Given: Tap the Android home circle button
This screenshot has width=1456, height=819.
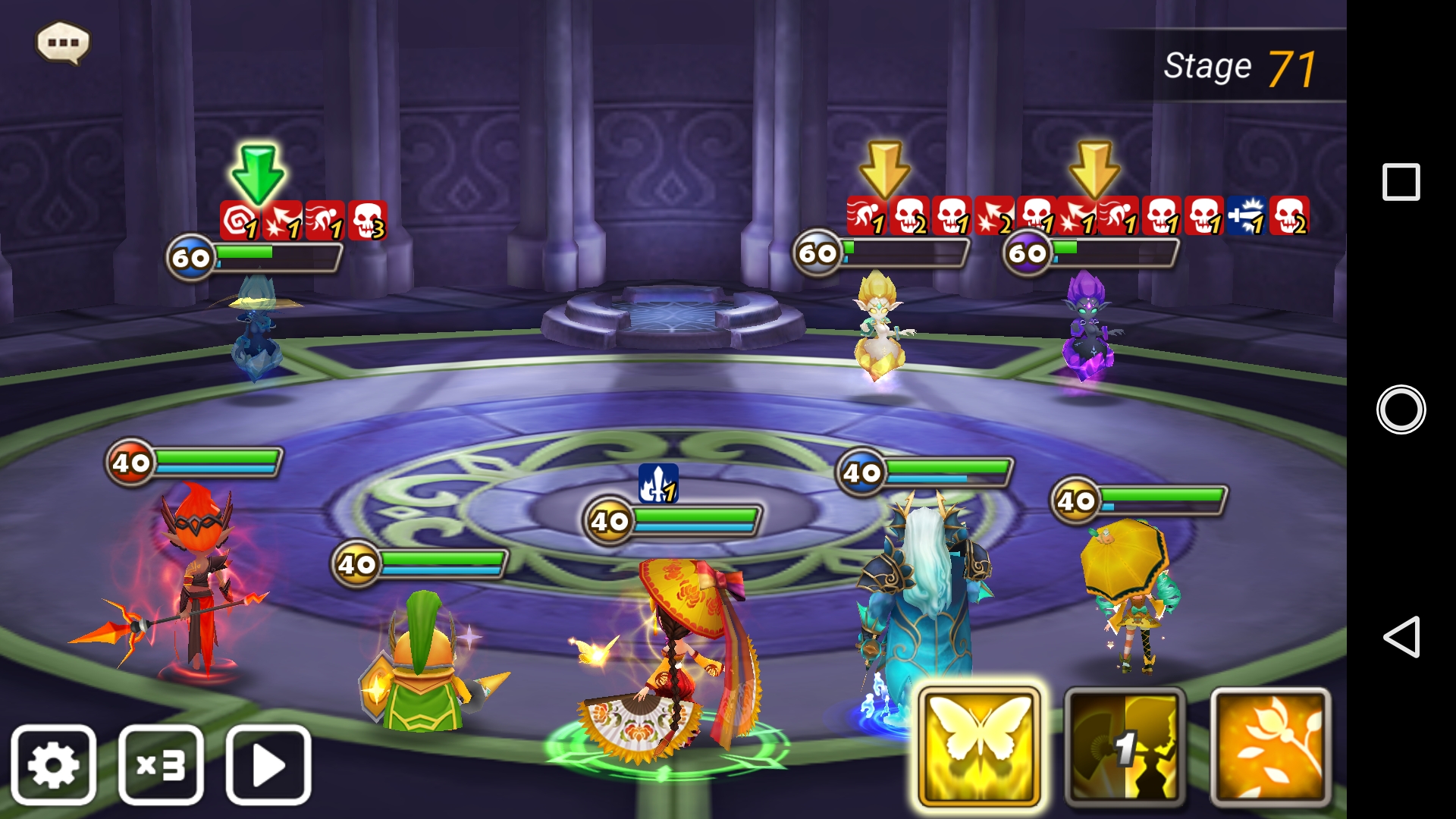Looking at the screenshot, I should (1401, 409).
